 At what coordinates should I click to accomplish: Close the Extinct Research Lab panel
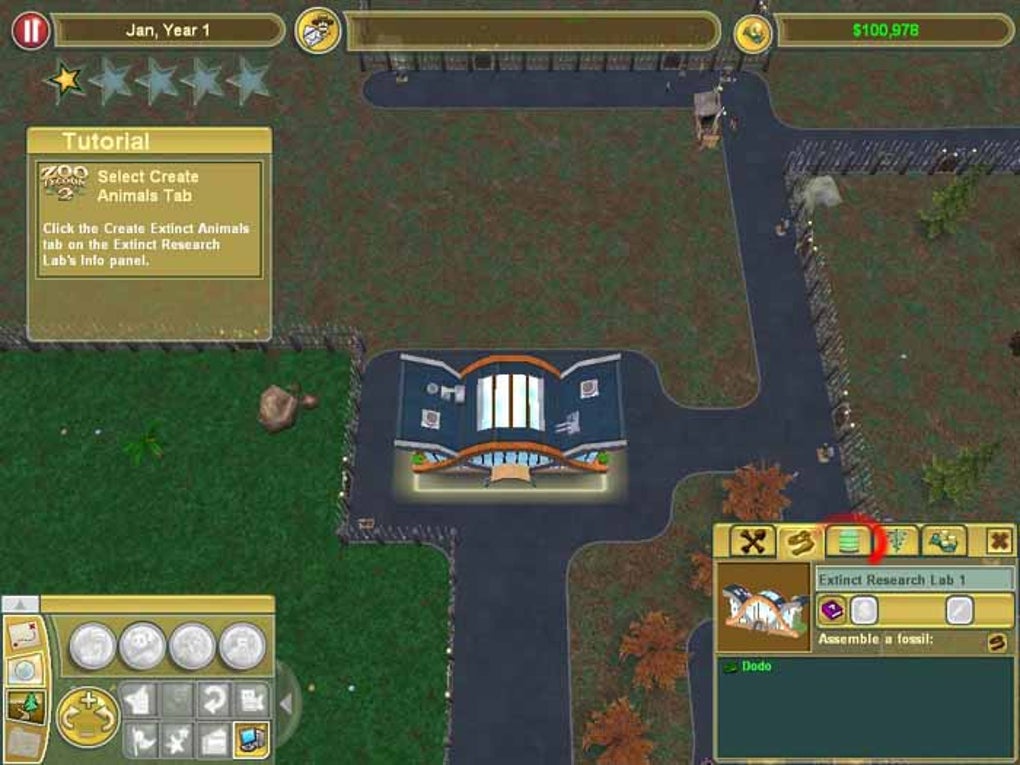[x=998, y=541]
